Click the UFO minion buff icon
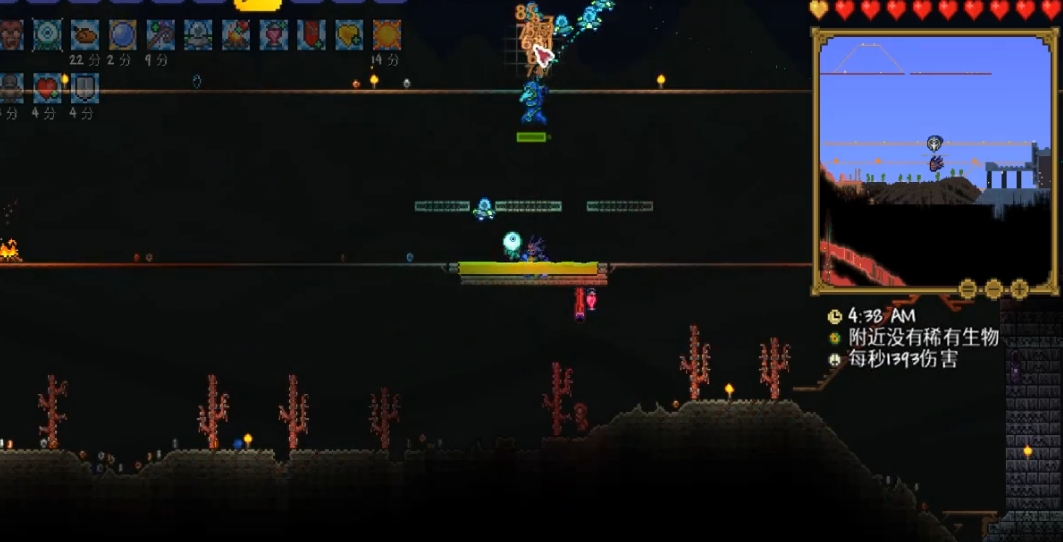 (198, 35)
